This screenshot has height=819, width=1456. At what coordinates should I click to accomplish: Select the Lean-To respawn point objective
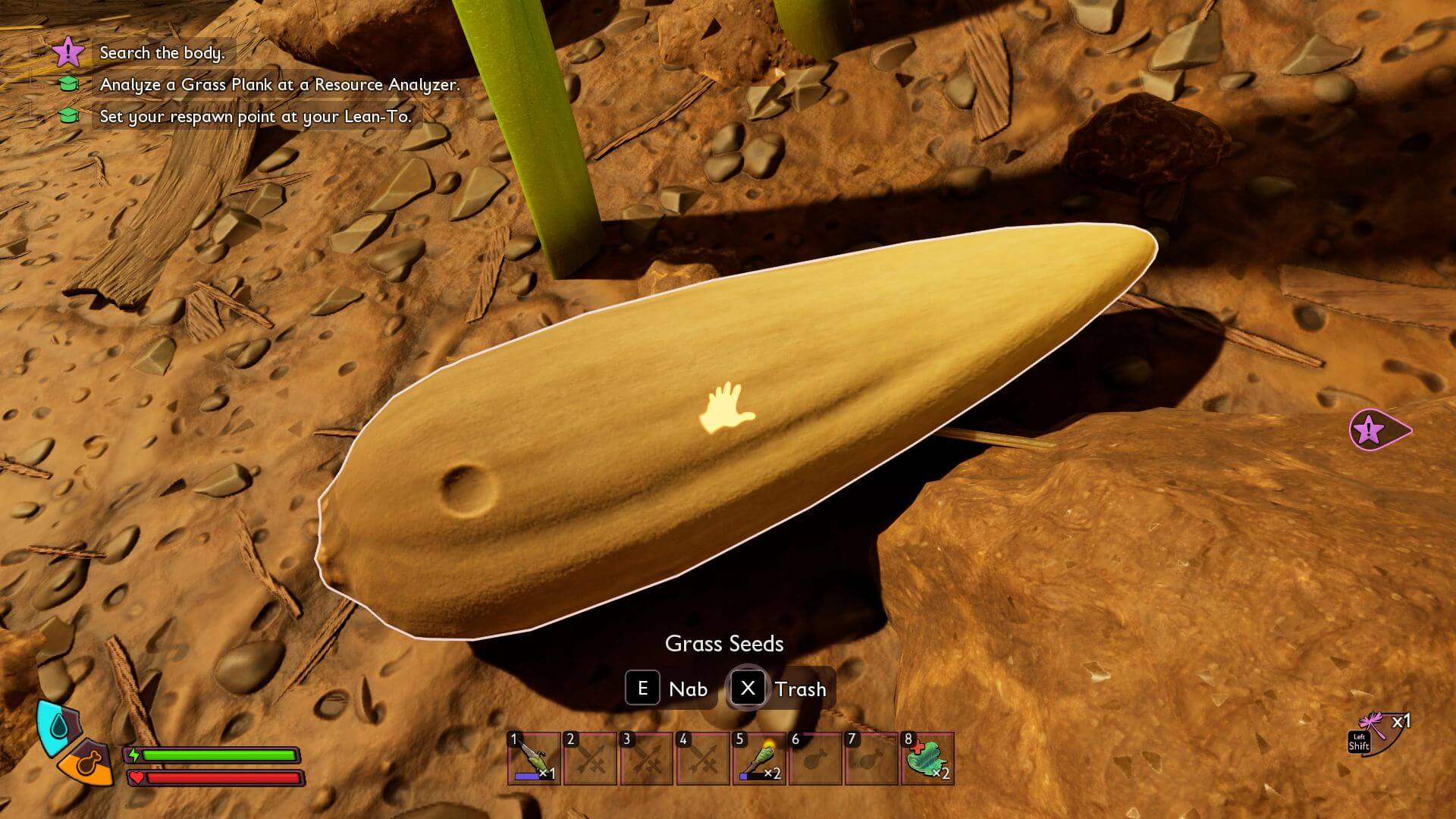coord(256,116)
